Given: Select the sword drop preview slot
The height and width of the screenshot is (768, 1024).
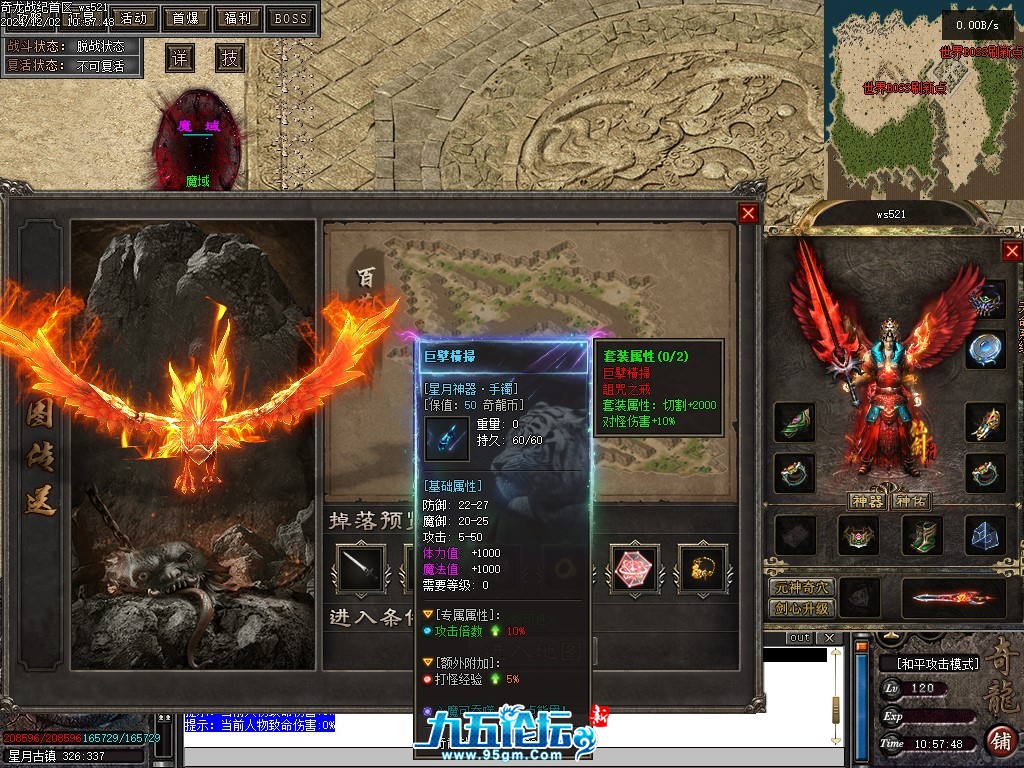Looking at the screenshot, I should (x=359, y=568).
